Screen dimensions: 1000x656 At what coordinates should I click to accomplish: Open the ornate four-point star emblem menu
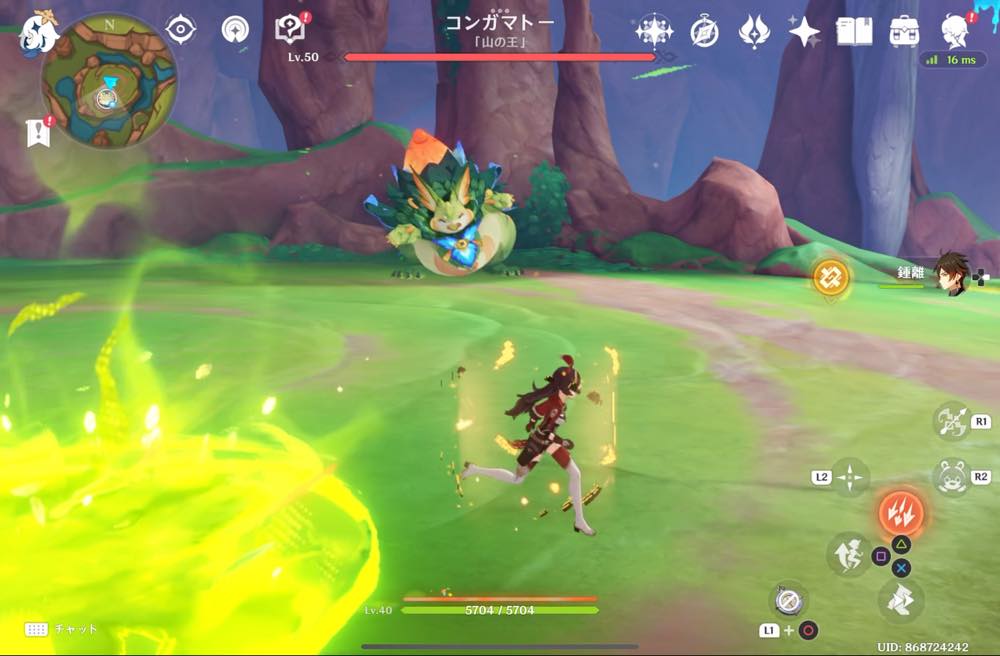(x=654, y=32)
